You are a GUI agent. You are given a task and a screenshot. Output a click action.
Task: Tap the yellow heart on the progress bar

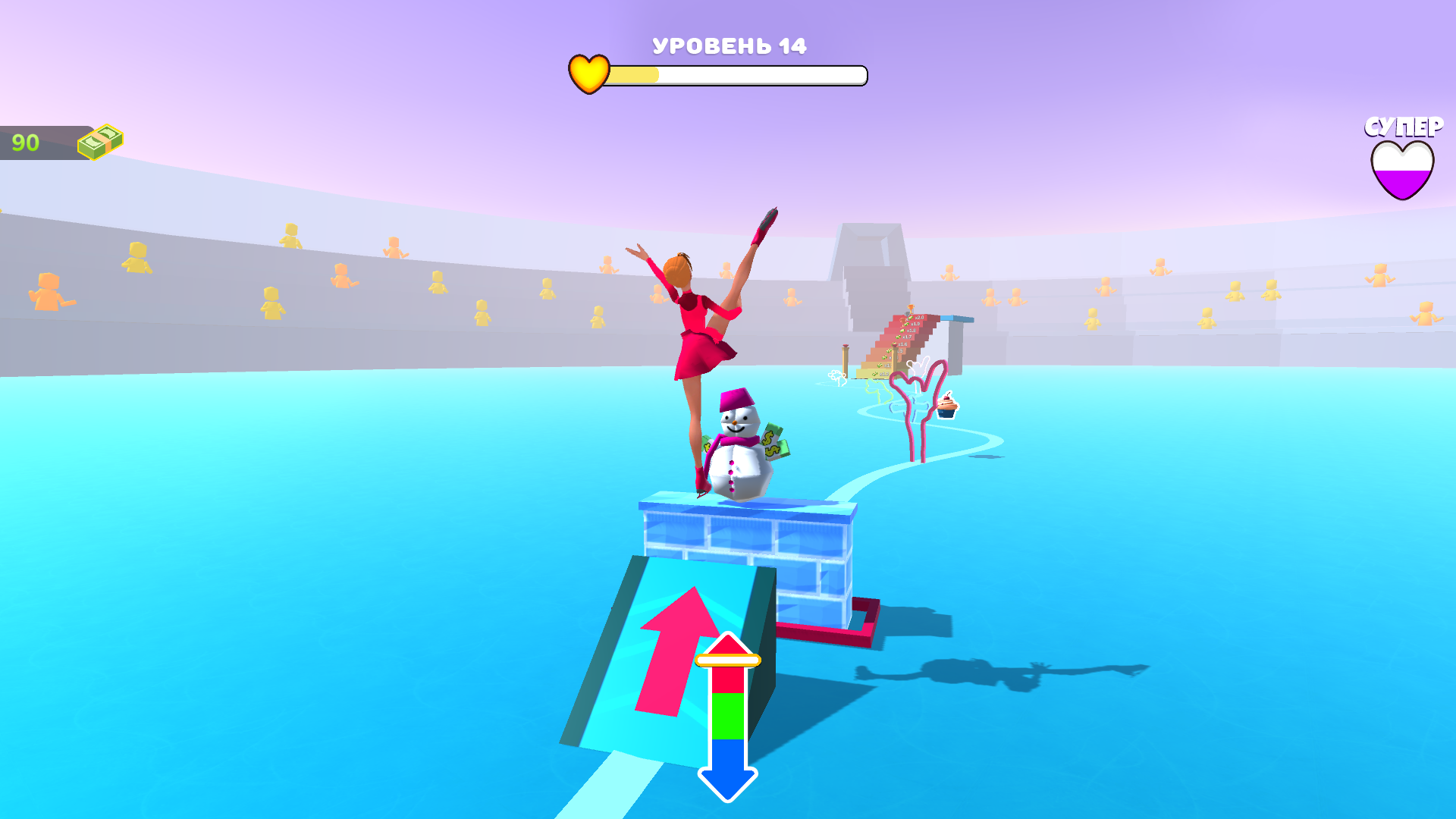click(588, 74)
